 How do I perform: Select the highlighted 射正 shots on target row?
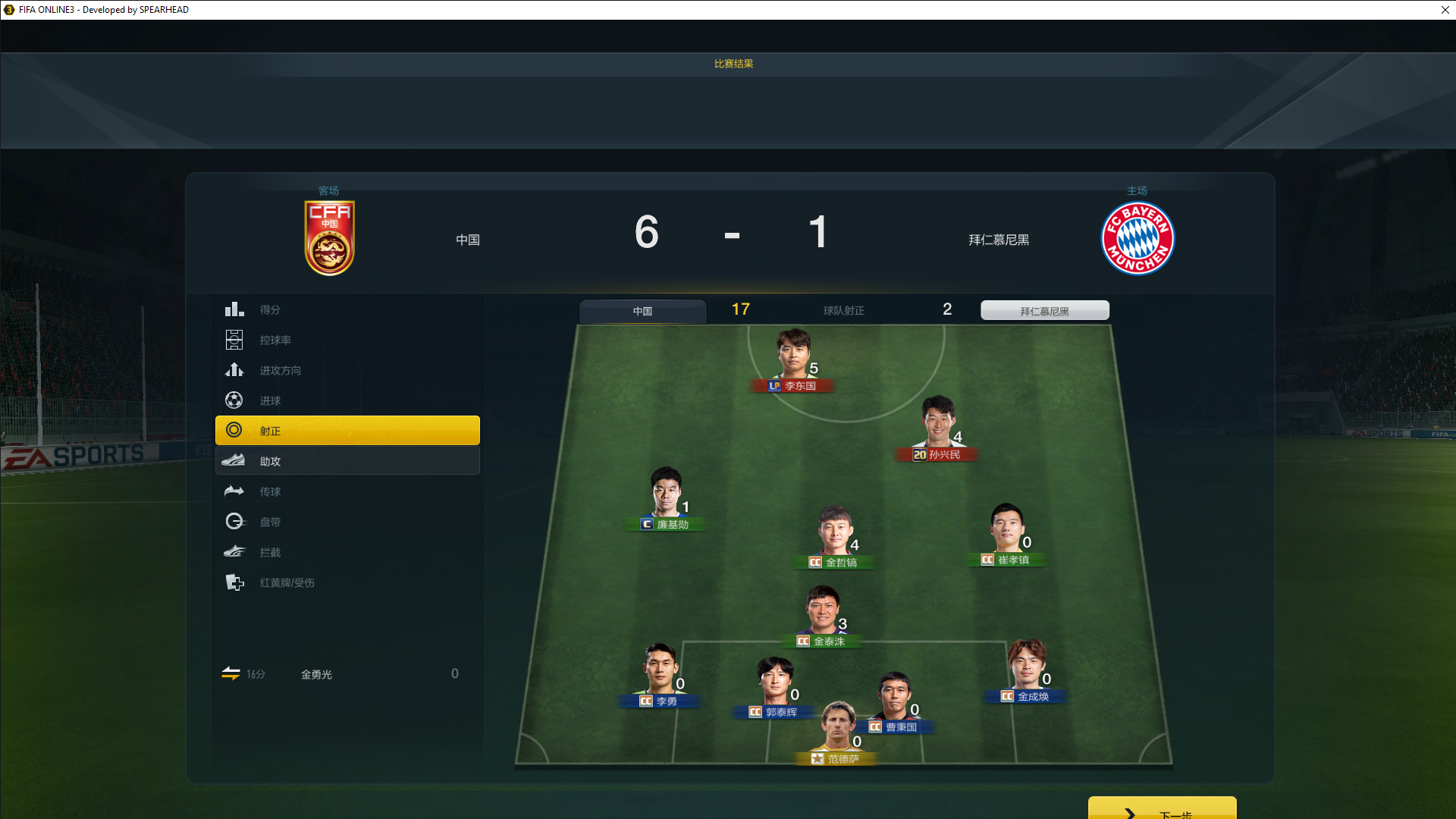pyautogui.click(x=347, y=431)
